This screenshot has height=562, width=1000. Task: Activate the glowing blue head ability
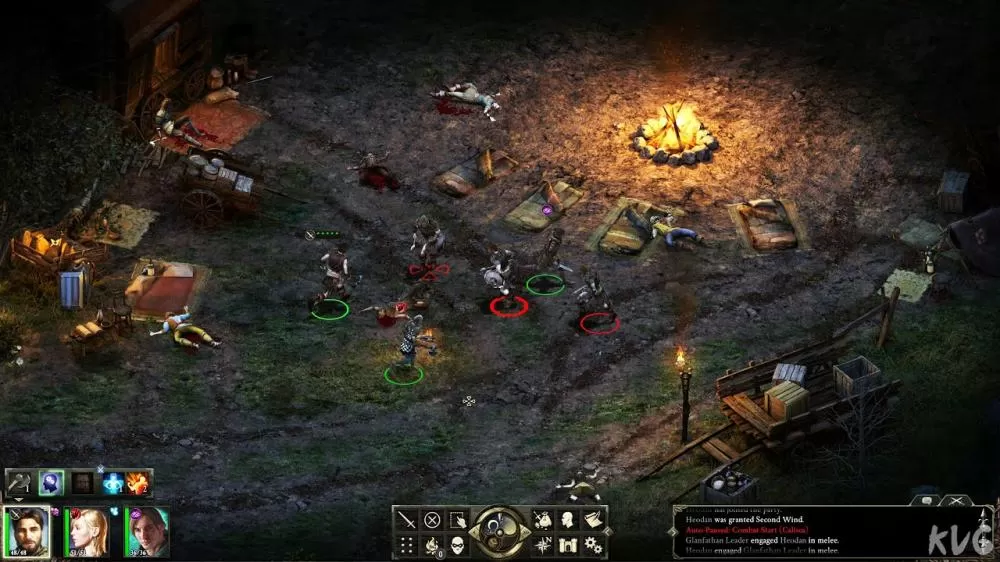pos(51,483)
